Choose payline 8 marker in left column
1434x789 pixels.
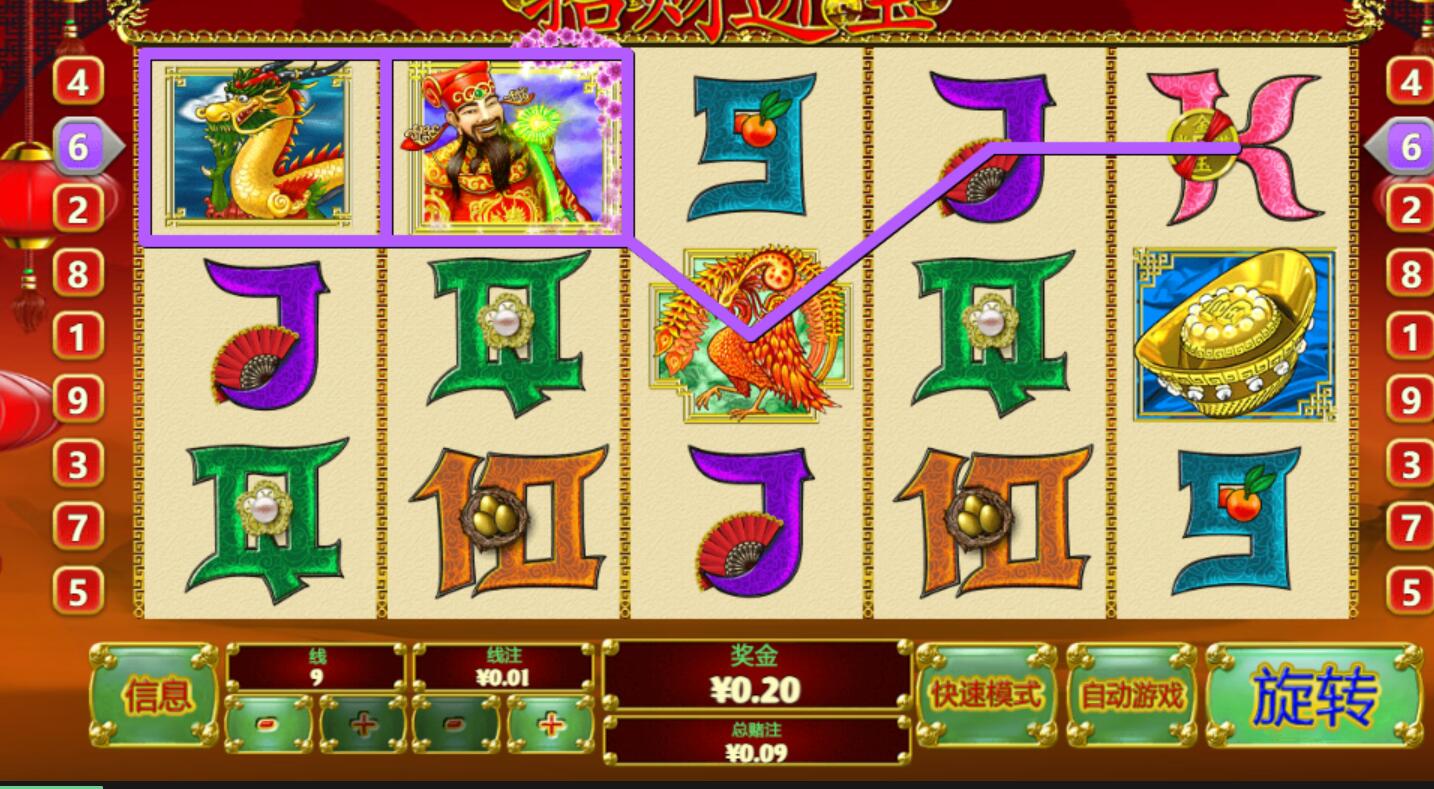pyautogui.click(x=78, y=274)
